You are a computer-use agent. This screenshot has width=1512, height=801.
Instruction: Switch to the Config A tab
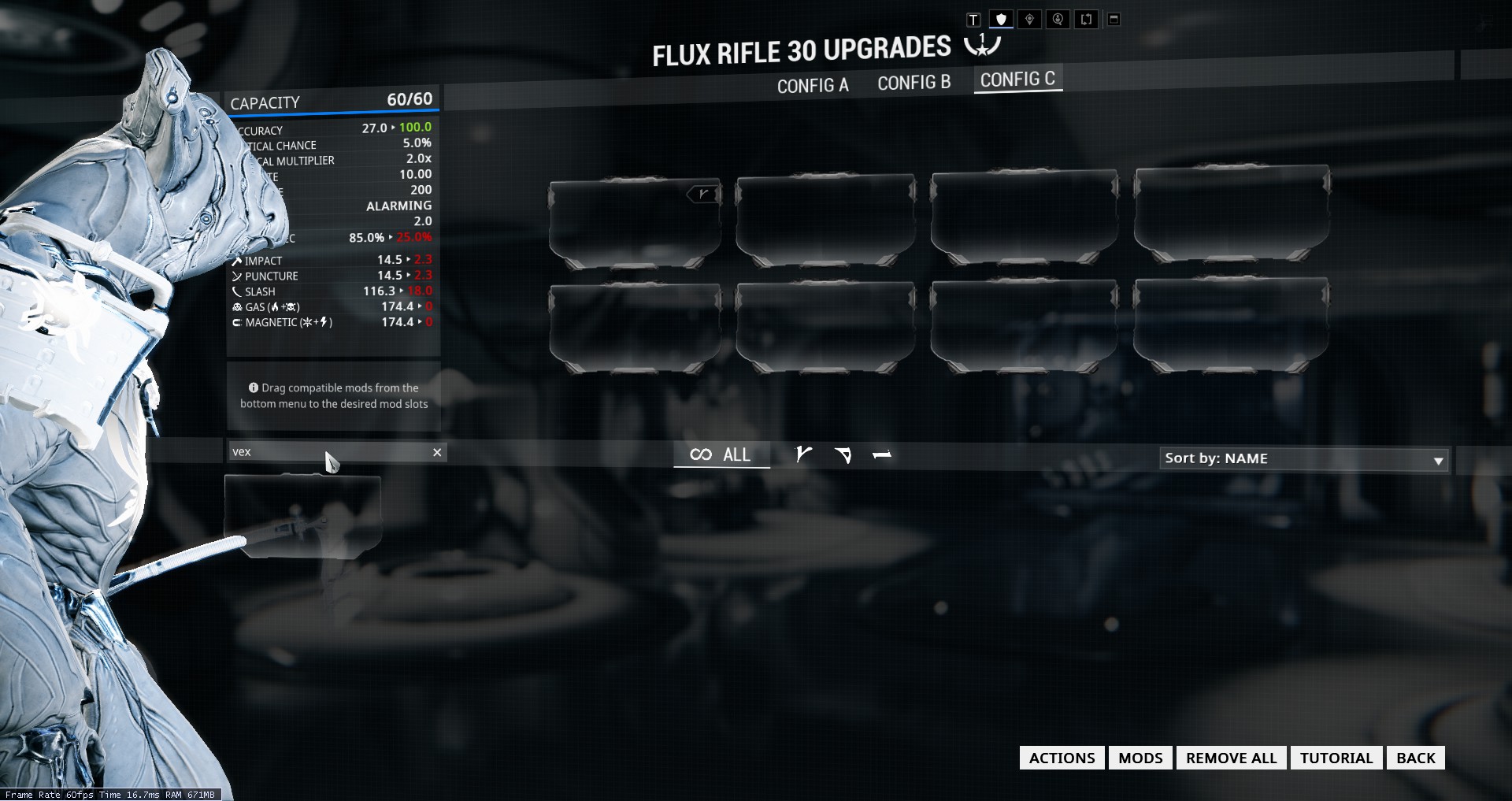tap(813, 85)
